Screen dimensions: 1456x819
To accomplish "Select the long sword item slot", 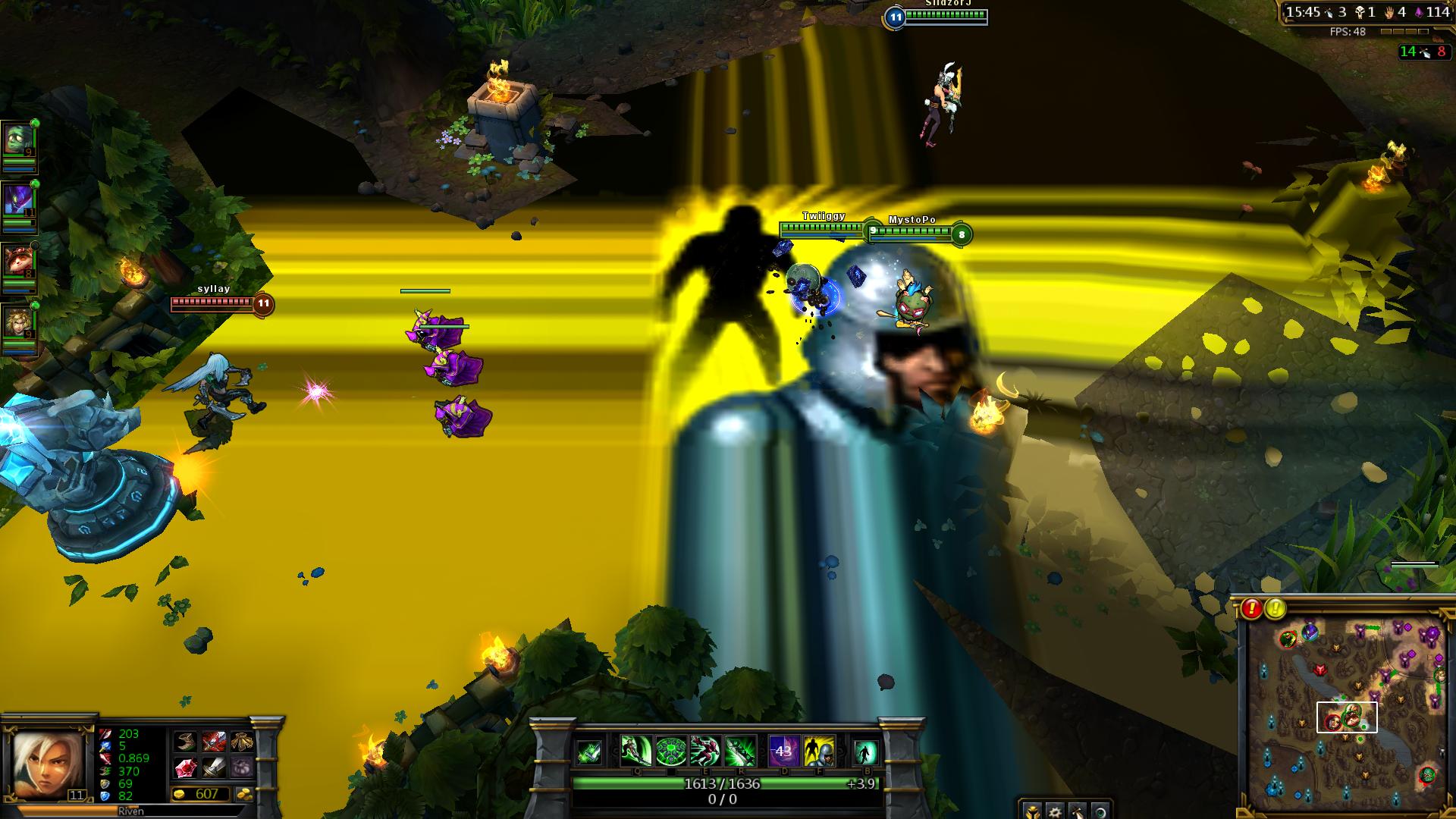I will [x=214, y=767].
